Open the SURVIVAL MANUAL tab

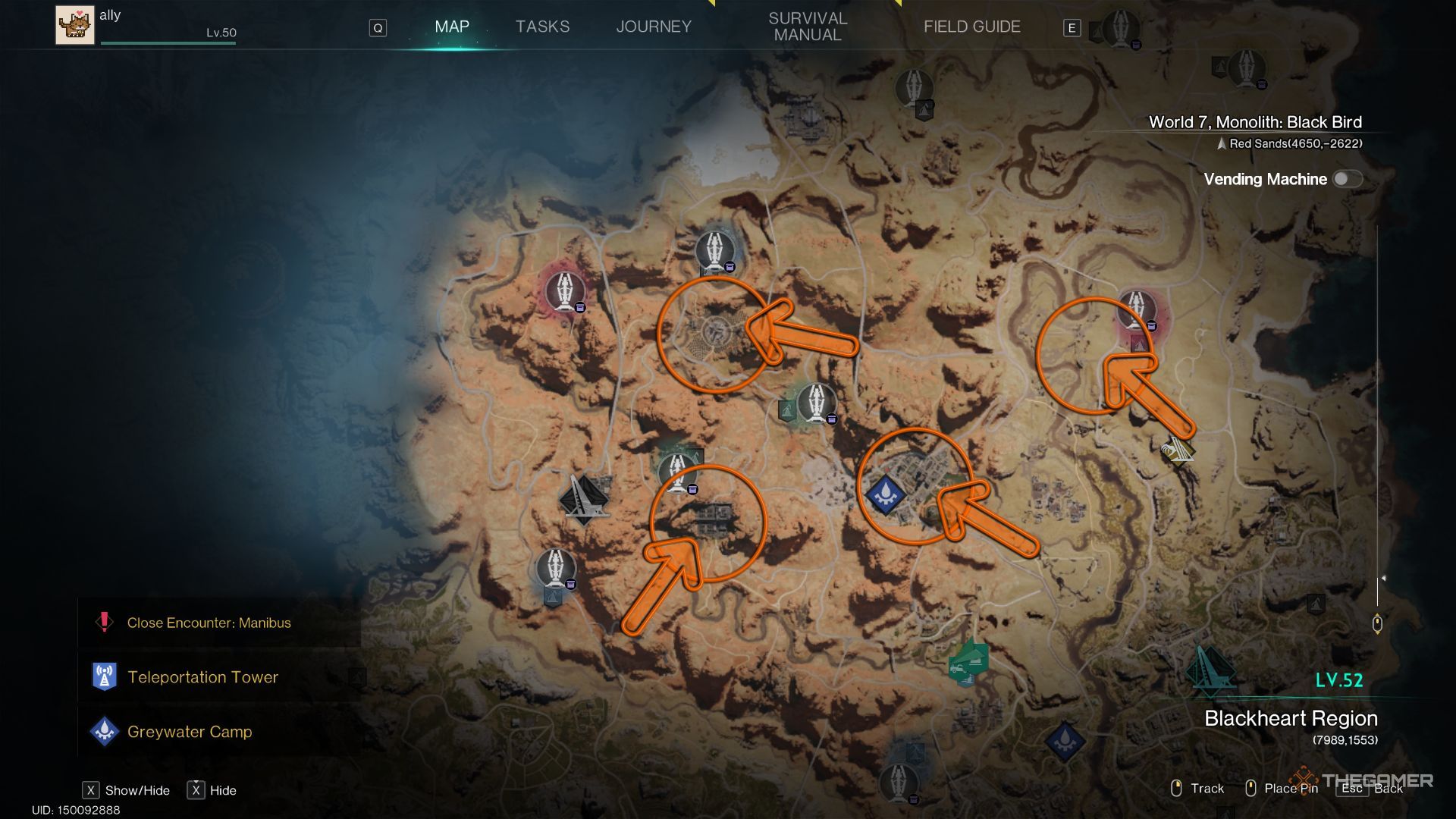[808, 27]
